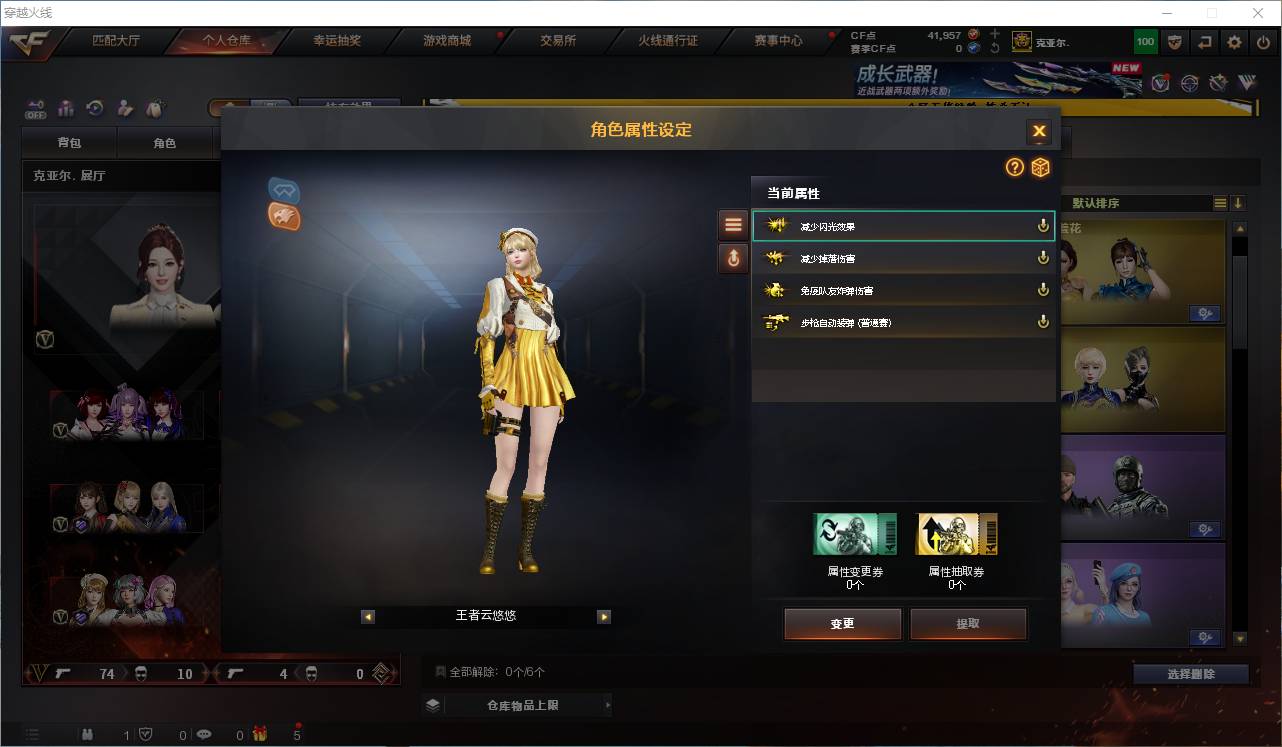
Task: Open the help icon in 角色属性设定 dialog
Action: 1015,168
